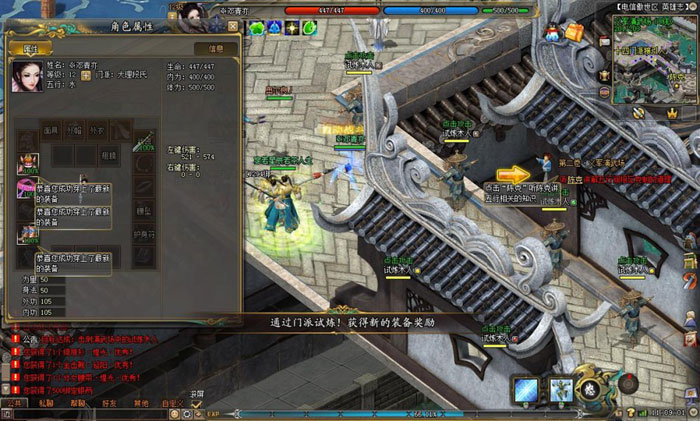Switch to the 公共 chat channel tab
700x421 pixels.
pyautogui.click(x=13, y=402)
